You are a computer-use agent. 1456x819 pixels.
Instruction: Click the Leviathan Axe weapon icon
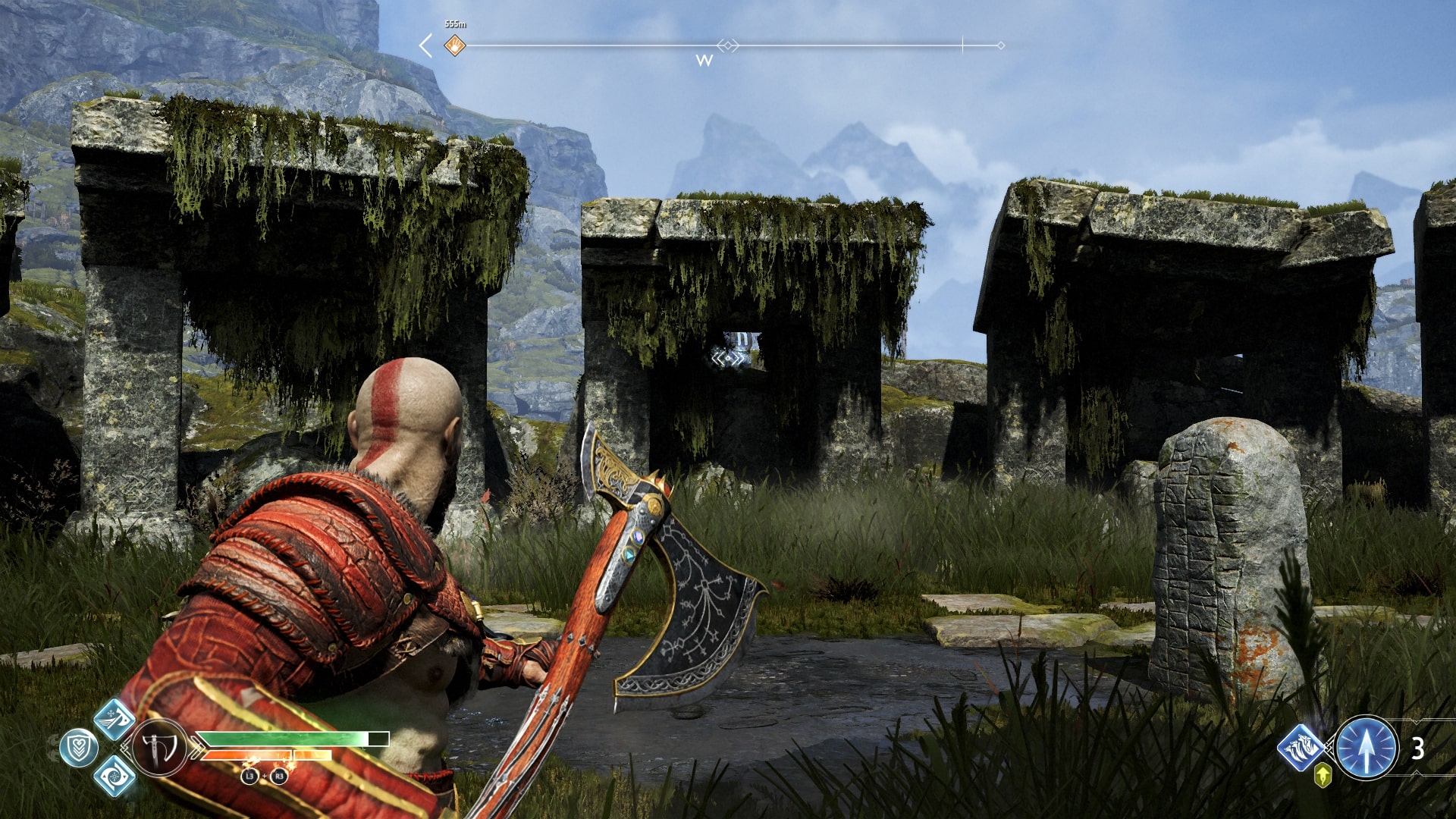[x=159, y=748]
